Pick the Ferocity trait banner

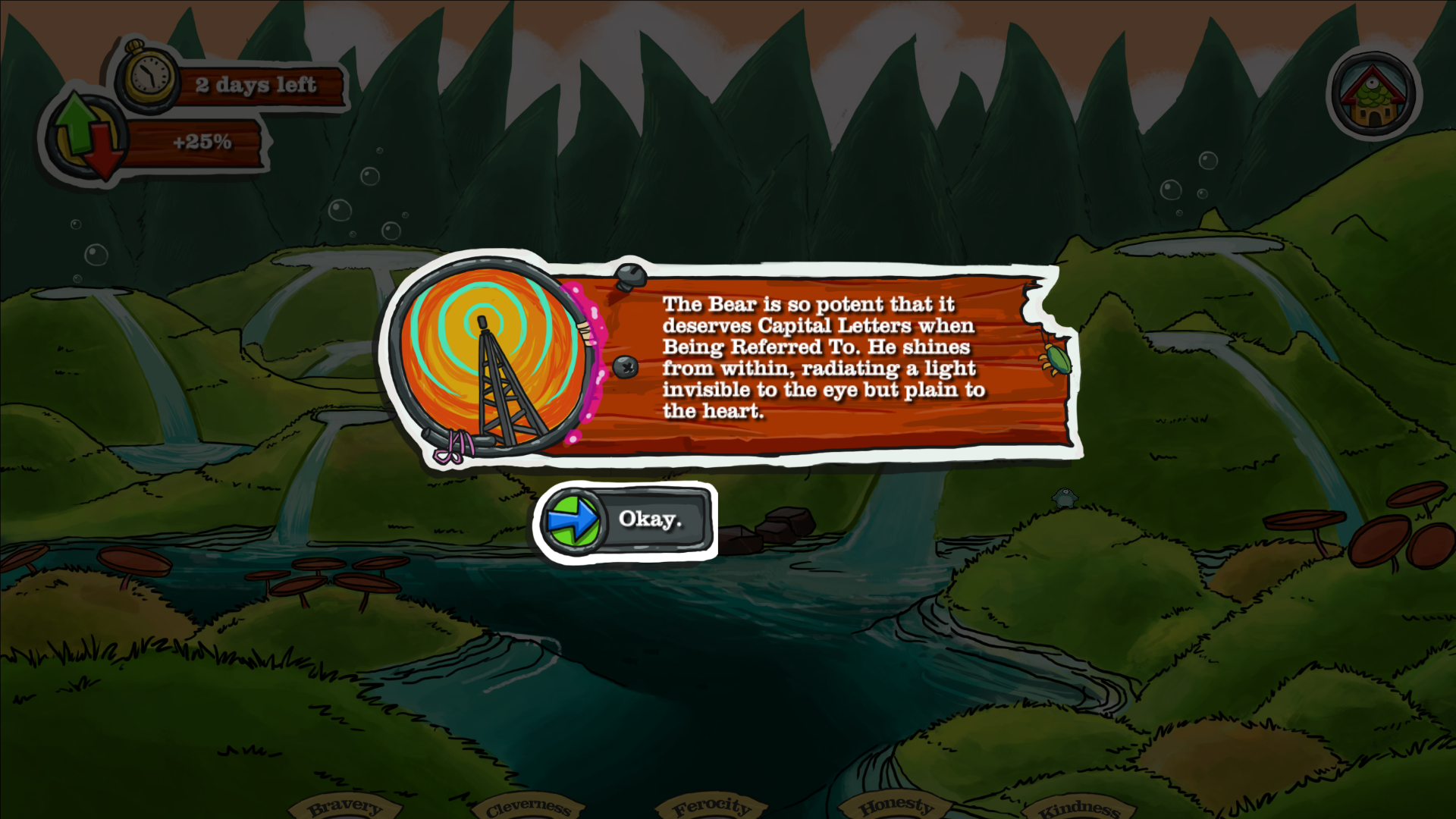click(711, 807)
